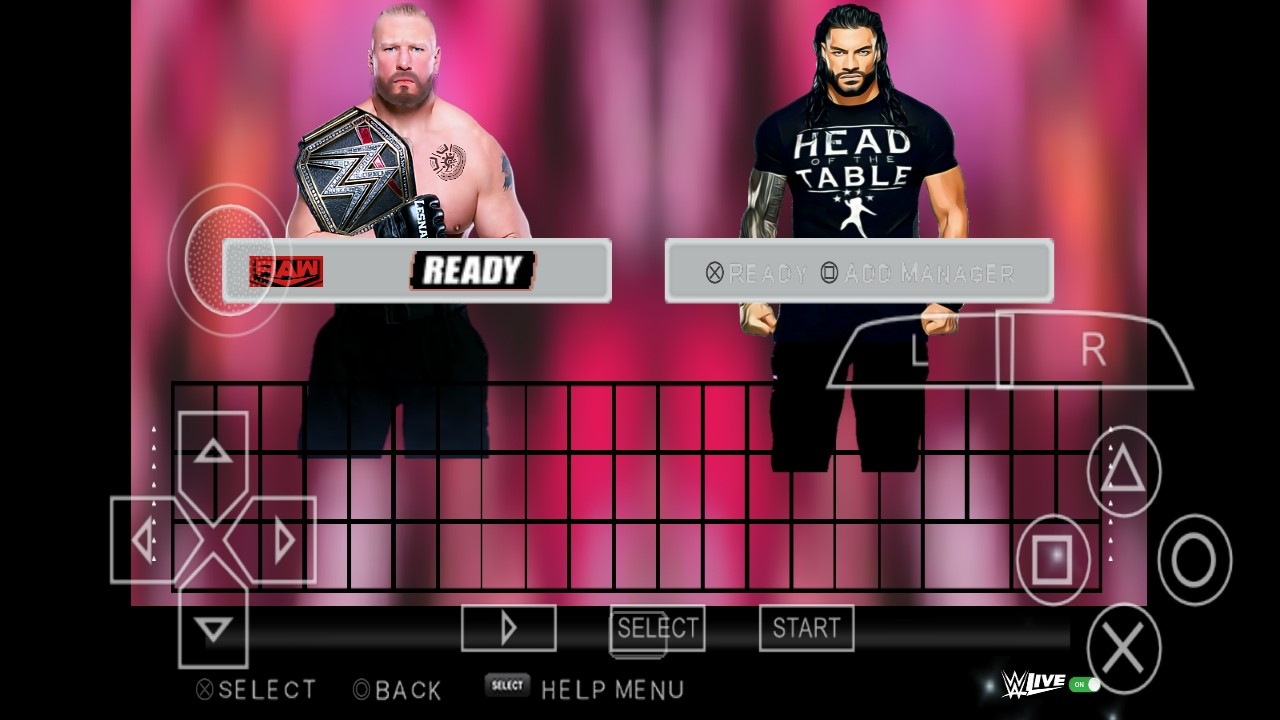Tap the triangle touch button
Screen dimensions: 1280x720
[1124, 470]
